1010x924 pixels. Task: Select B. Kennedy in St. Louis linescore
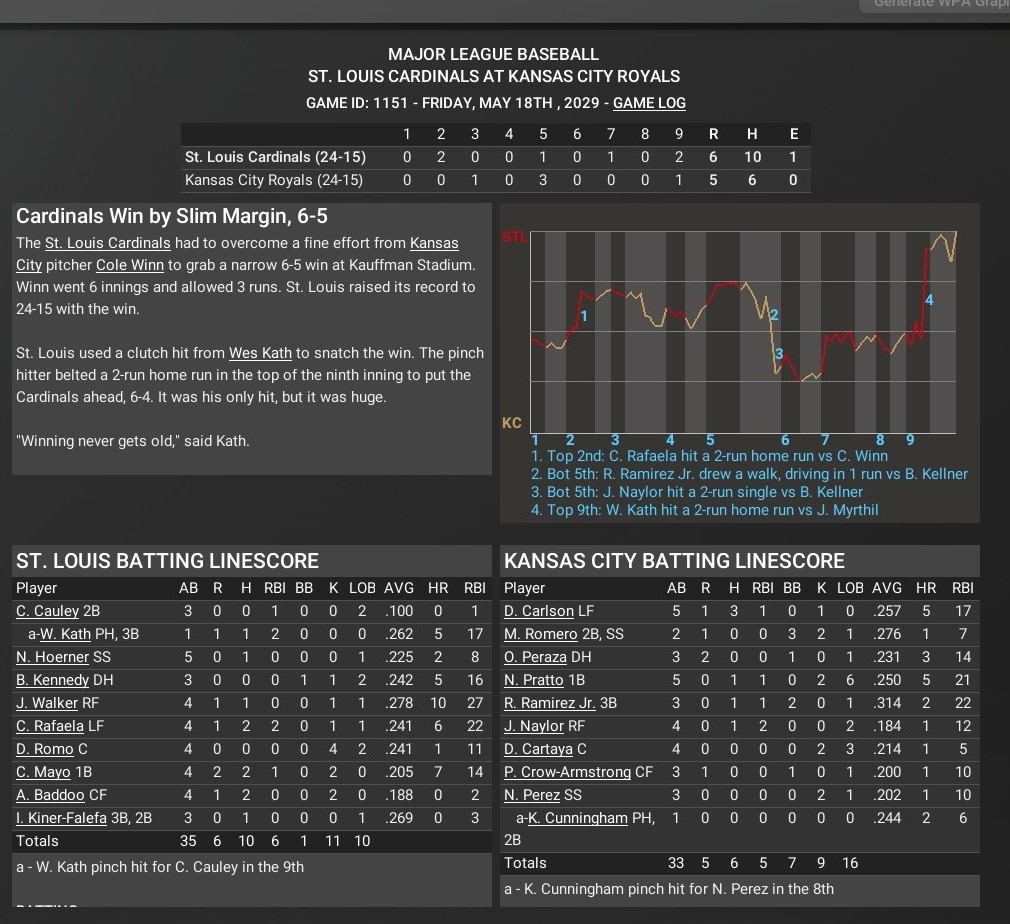(52, 680)
